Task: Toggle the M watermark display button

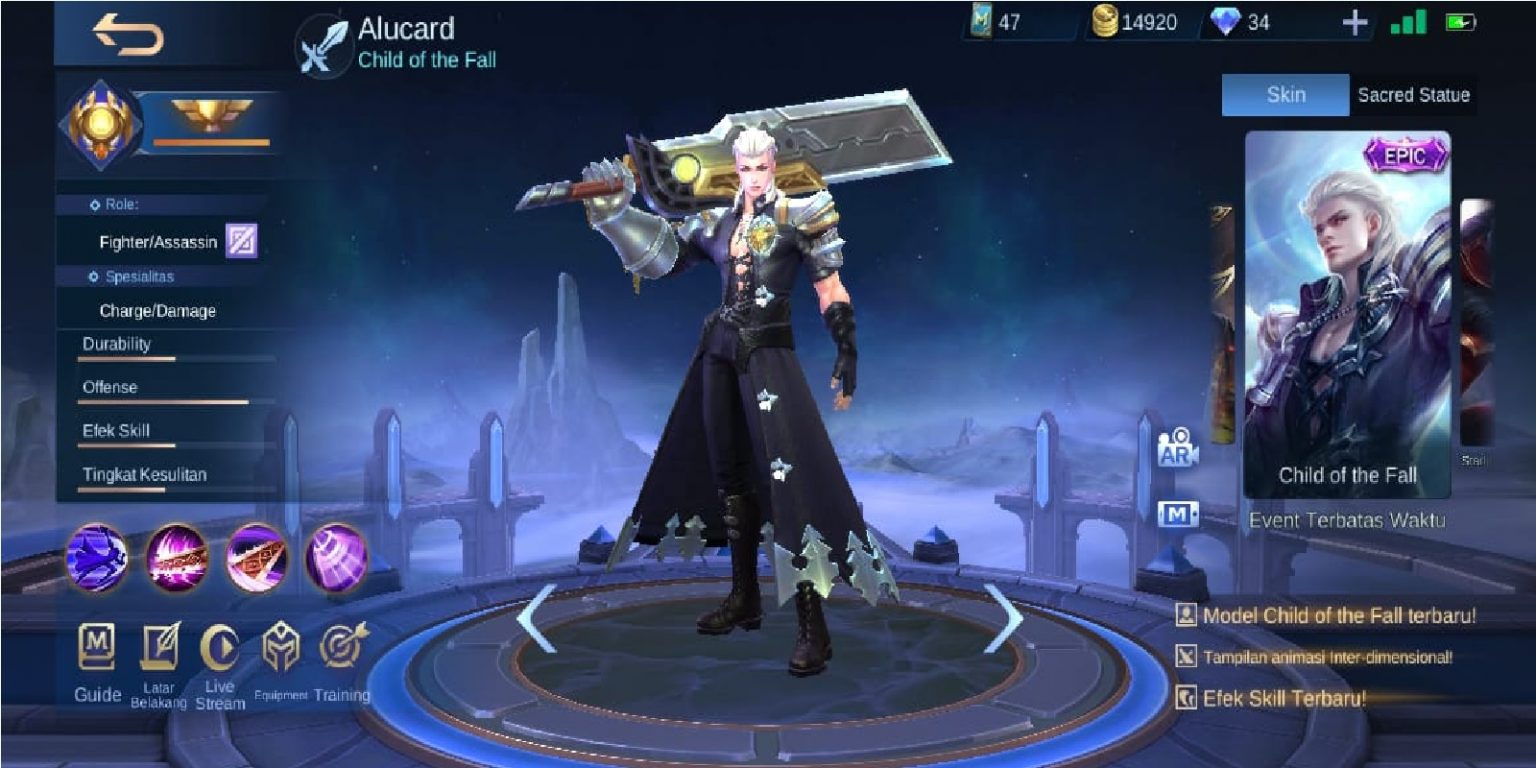Action: point(1175,513)
